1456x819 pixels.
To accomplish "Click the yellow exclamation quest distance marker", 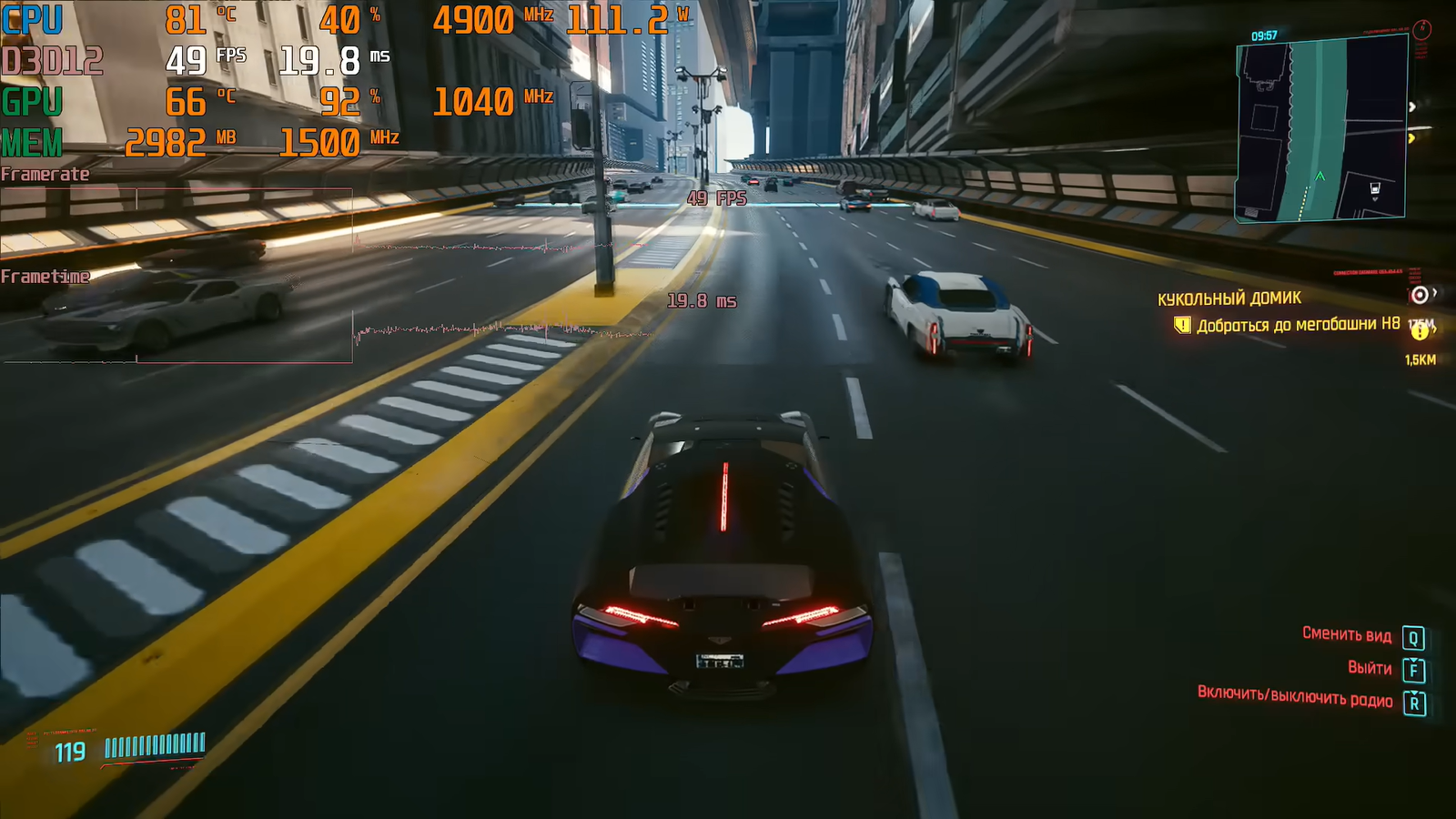I will 1420,331.
